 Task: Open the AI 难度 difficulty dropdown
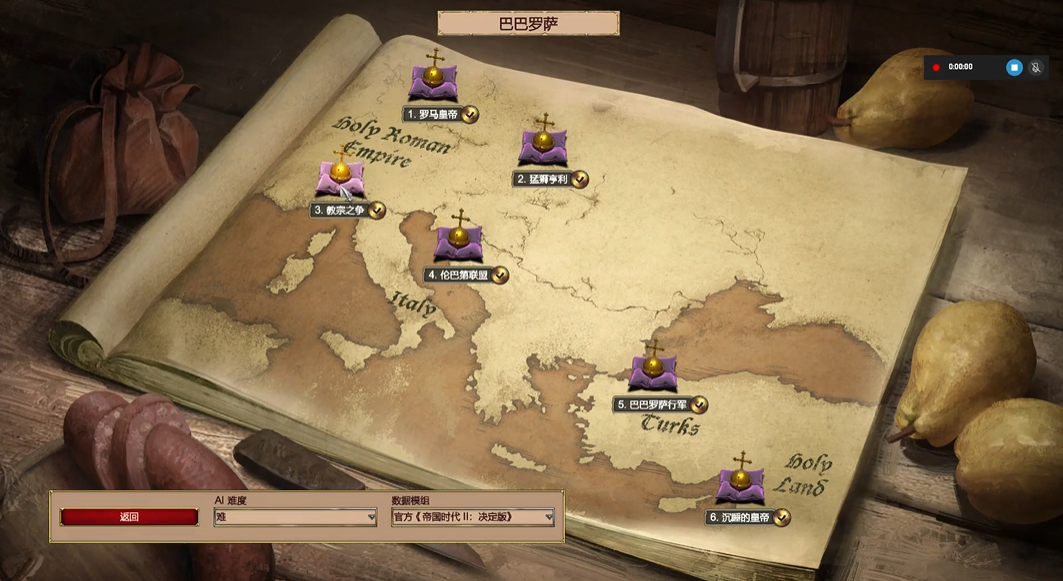[x=295, y=517]
